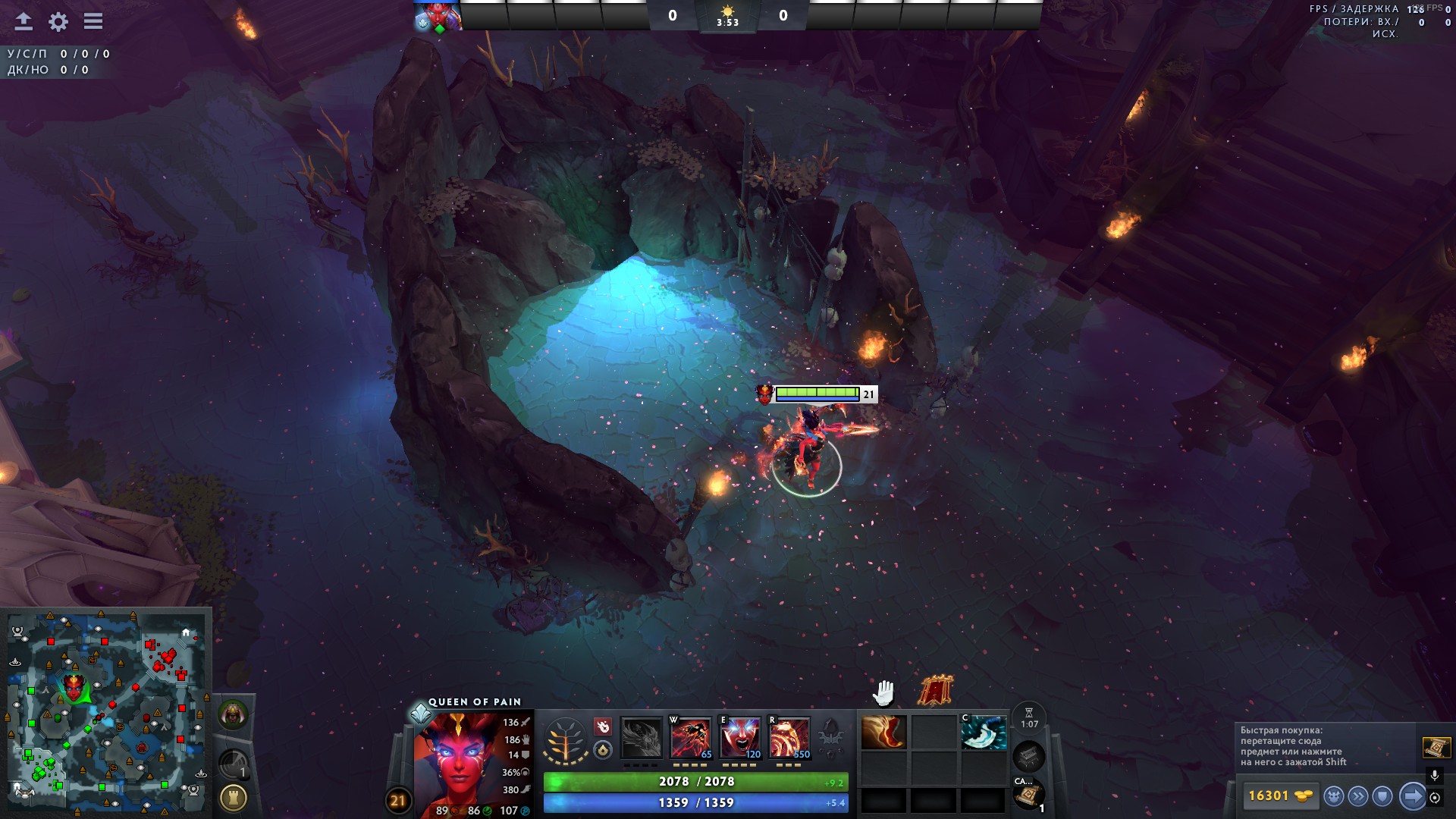Open the settings gear menu
This screenshot has height=819, width=1456.
click(58, 22)
